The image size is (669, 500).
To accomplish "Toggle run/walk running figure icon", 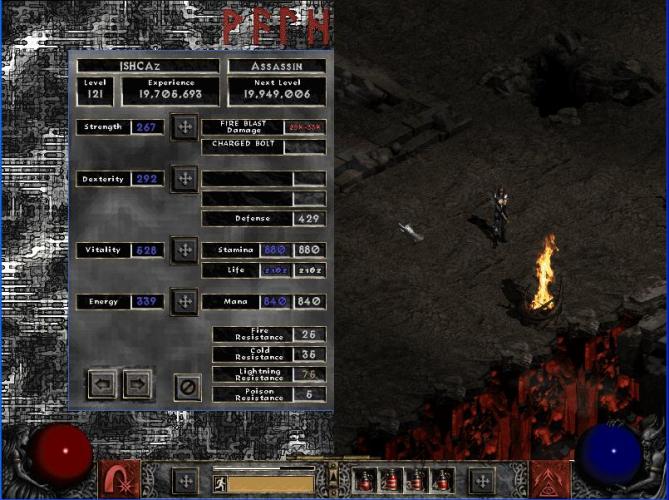I will [219, 484].
